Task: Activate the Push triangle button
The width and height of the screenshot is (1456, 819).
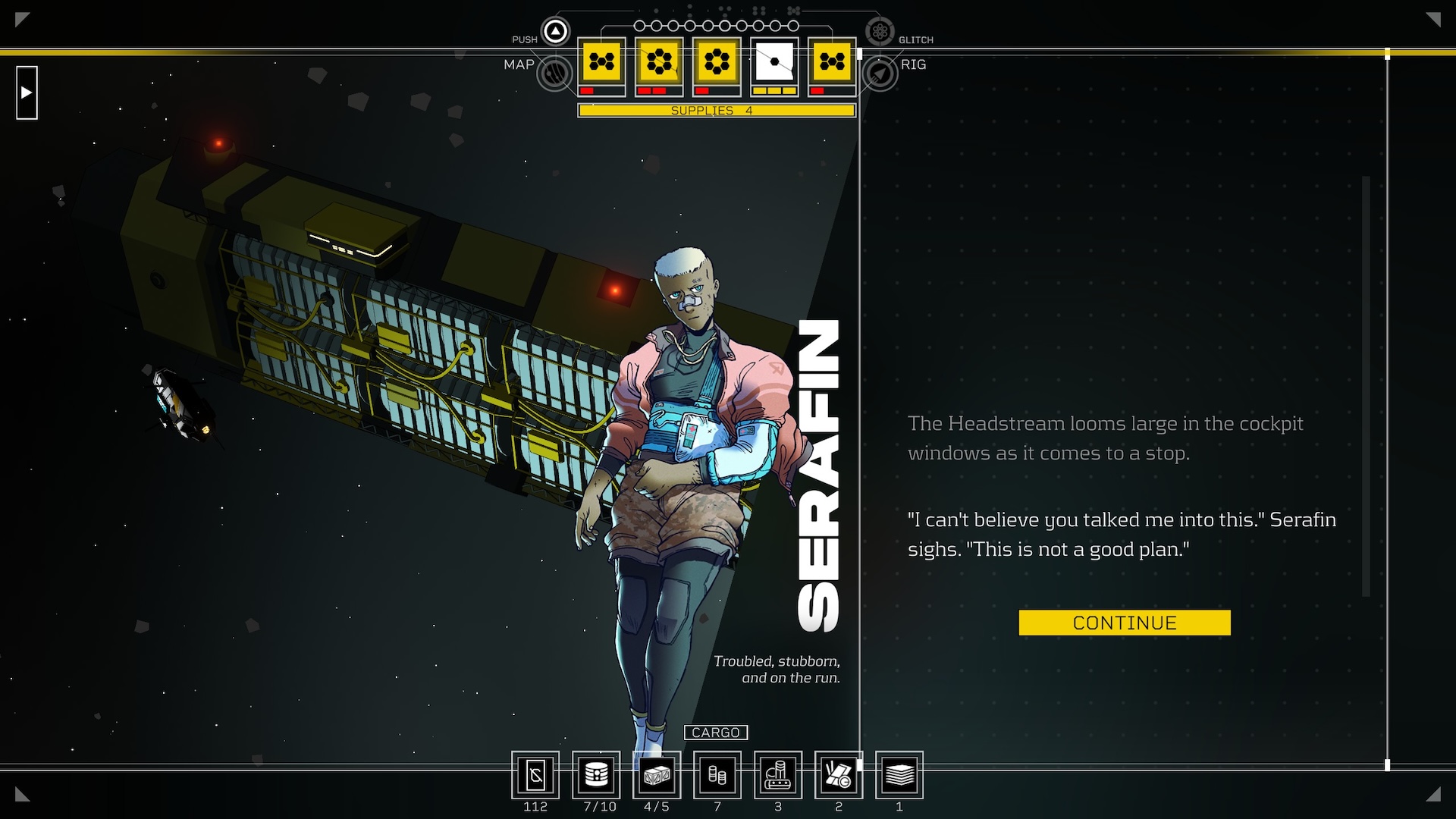Action: 556,31
